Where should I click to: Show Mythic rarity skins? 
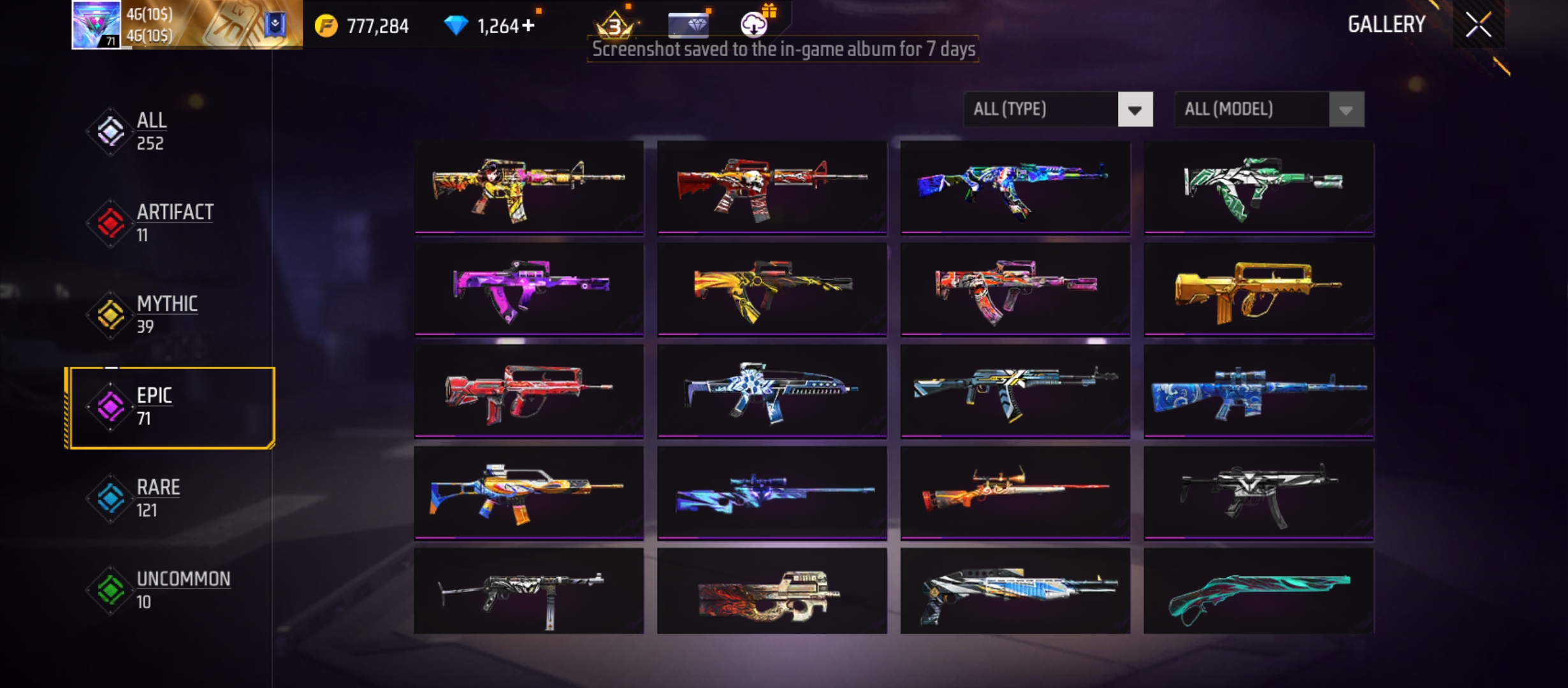[x=166, y=314]
